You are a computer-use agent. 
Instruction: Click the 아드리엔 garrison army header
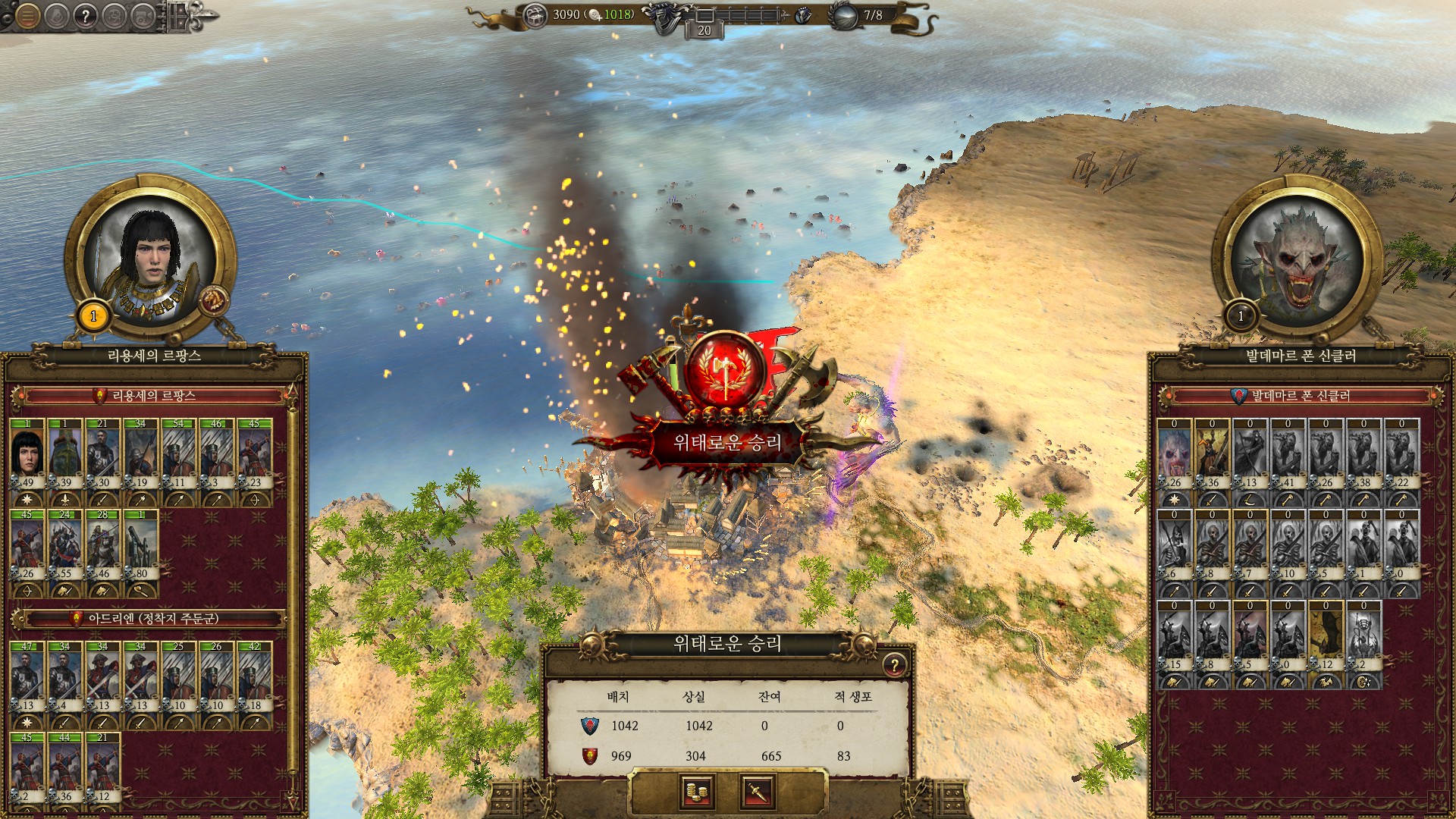coord(152,619)
